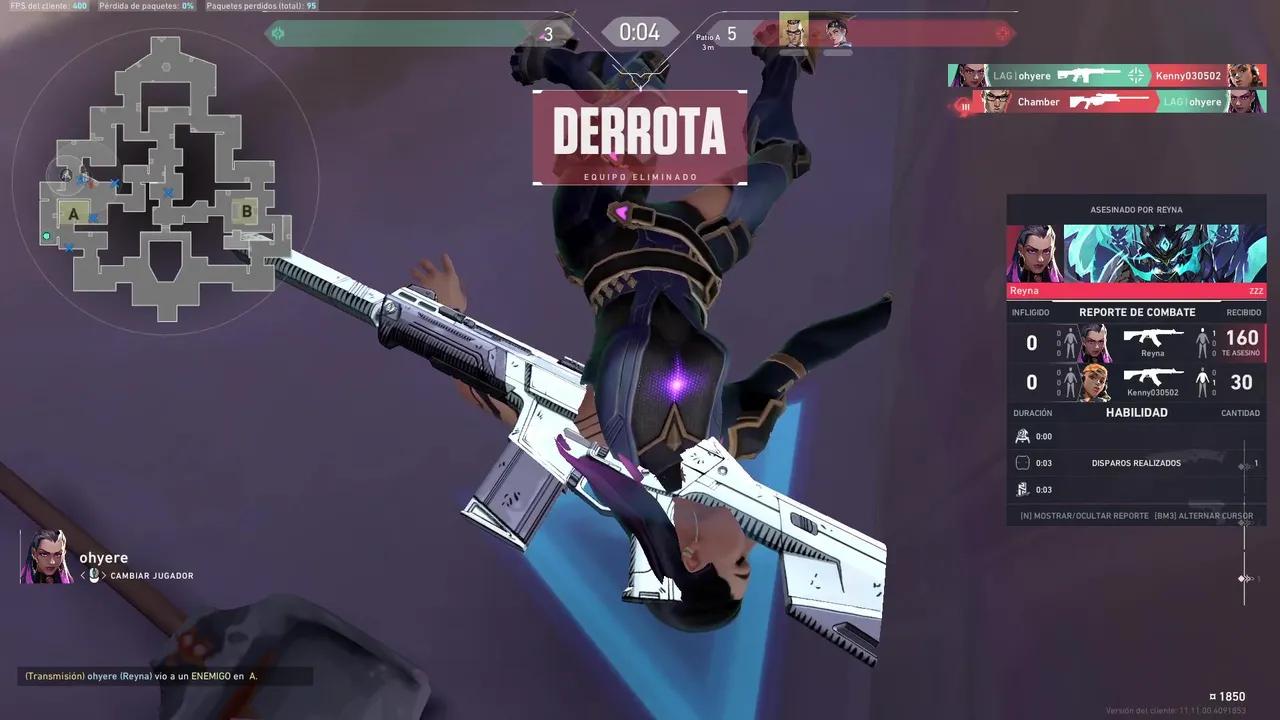Click the green enemy ping marker on minimap
The image size is (1280, 720).
click(x=46, y=236)
